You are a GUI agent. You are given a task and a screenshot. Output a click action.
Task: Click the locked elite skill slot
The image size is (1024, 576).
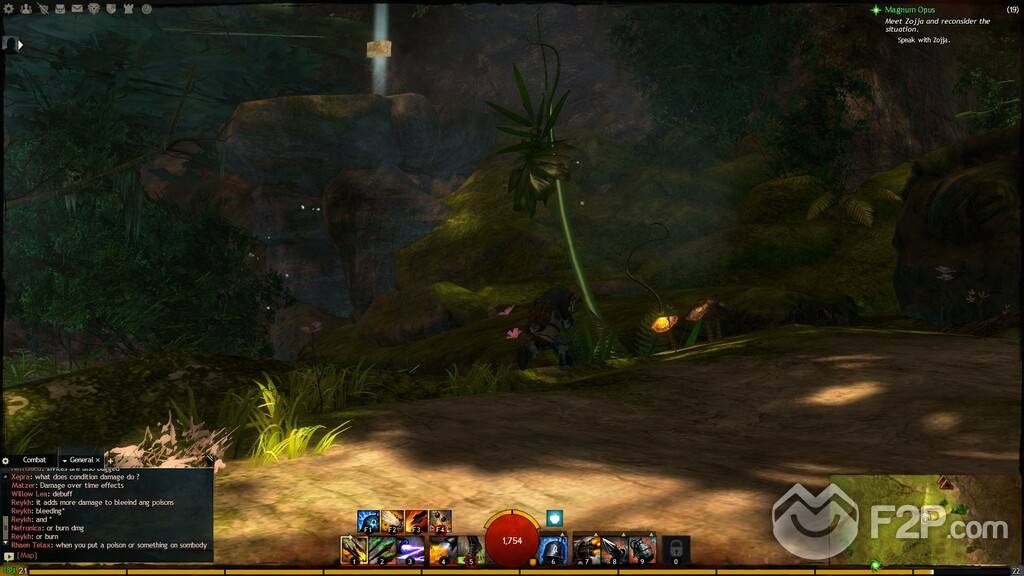(x=676, y=548)
